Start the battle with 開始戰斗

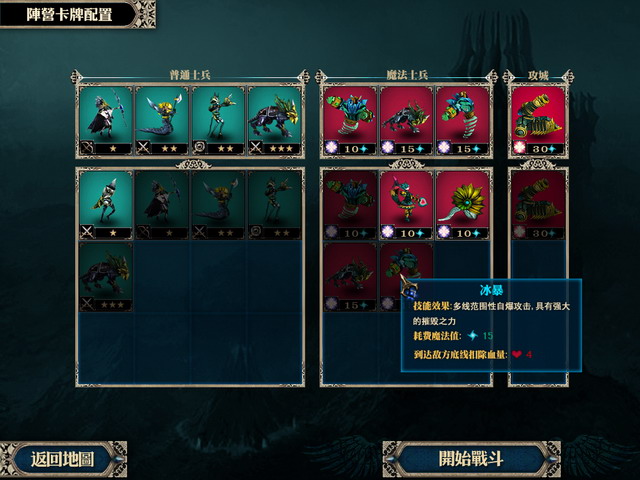coord(472,459)
